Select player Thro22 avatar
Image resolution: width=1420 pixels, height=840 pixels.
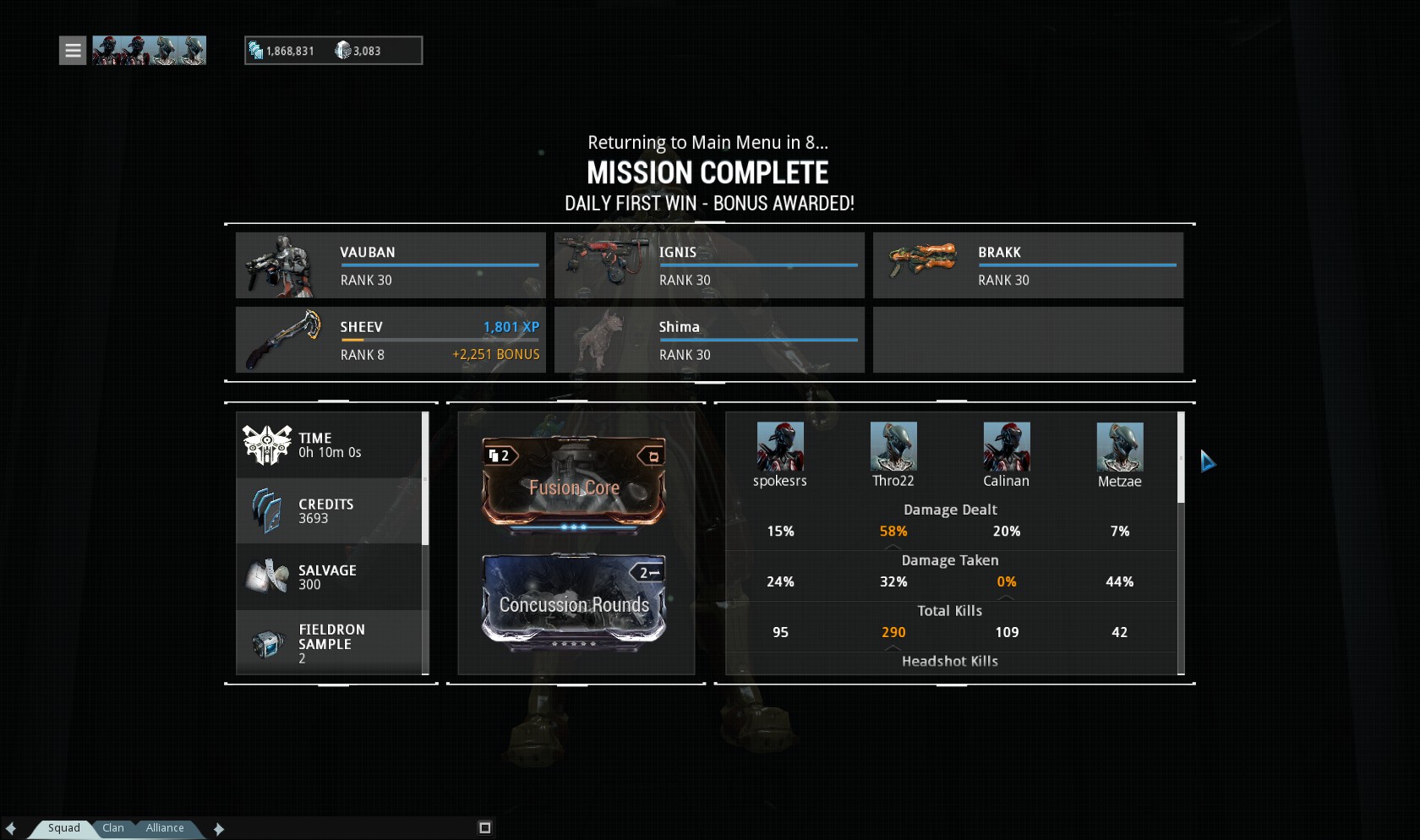(893, 447)
